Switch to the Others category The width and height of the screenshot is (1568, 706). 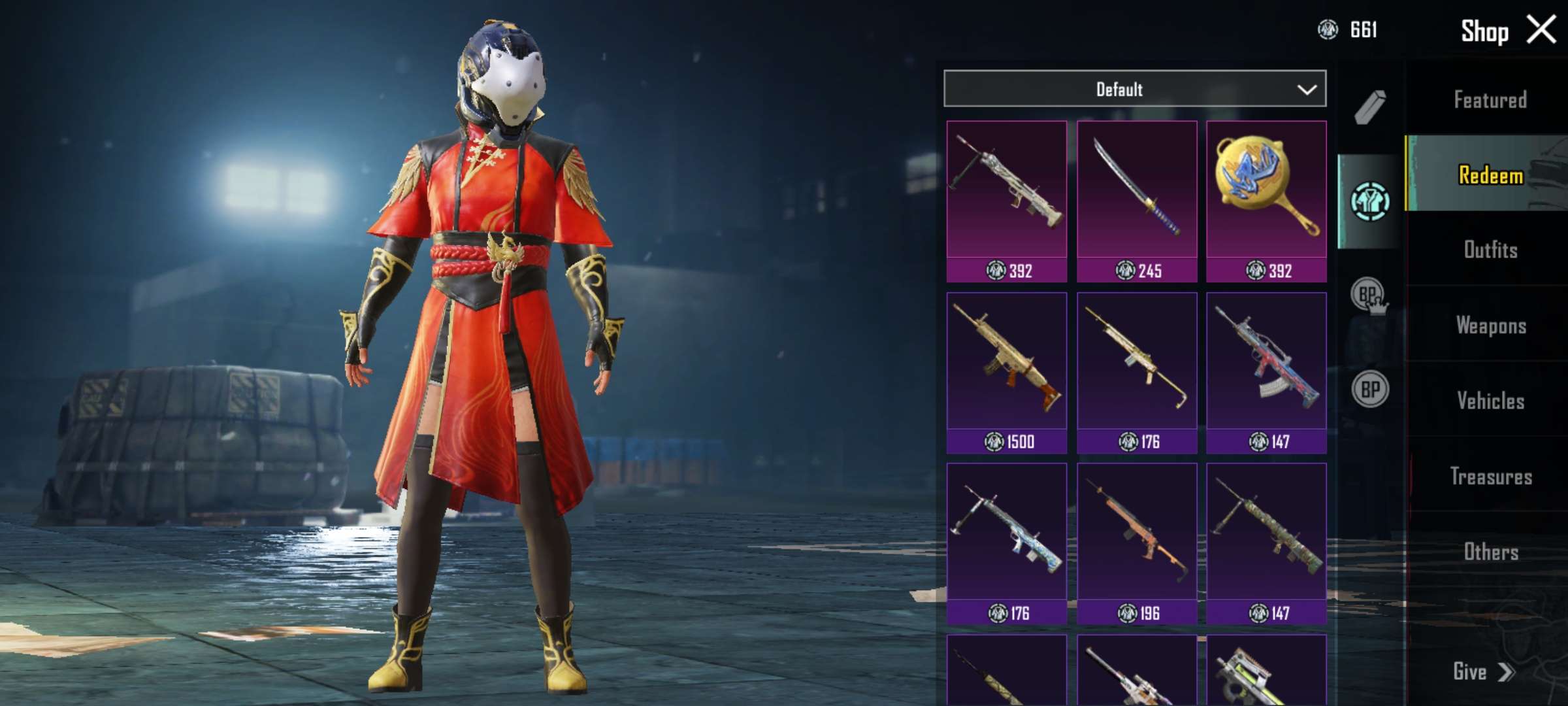coord(1490,552)
